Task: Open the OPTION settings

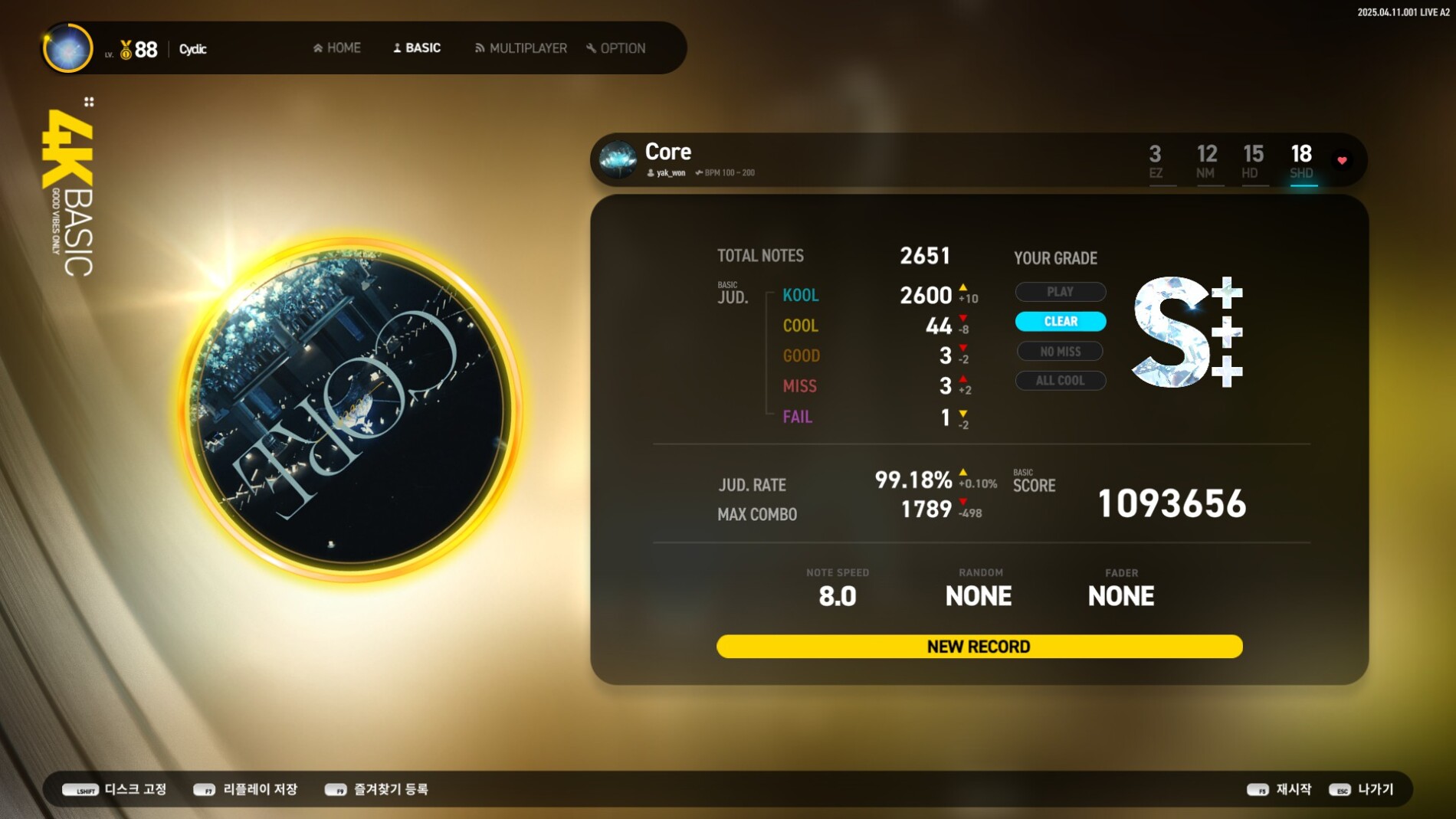Action: tap(616, 48)
